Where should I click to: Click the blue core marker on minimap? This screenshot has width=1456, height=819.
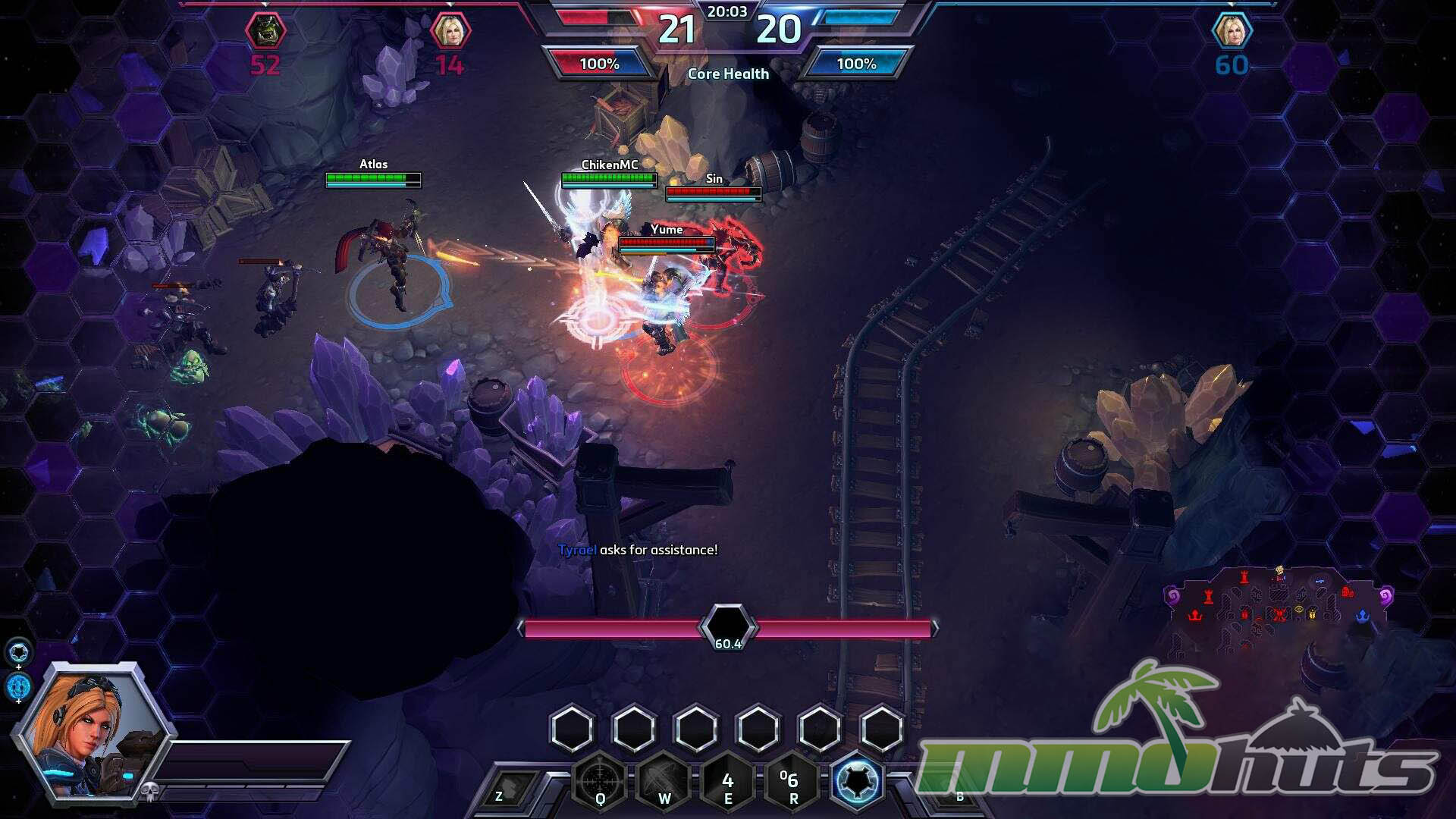click(1362, 615)
